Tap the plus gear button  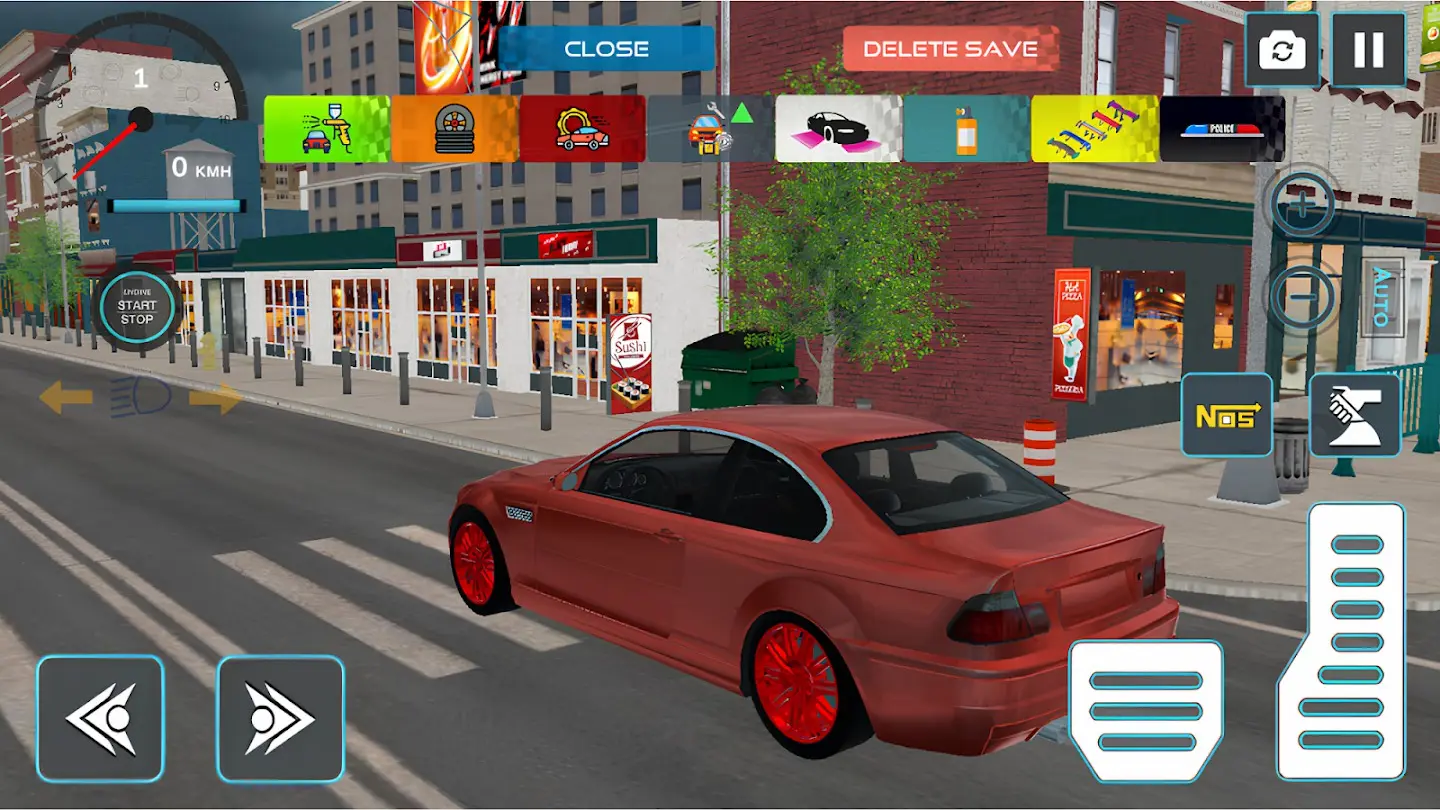click(1302, 205)
